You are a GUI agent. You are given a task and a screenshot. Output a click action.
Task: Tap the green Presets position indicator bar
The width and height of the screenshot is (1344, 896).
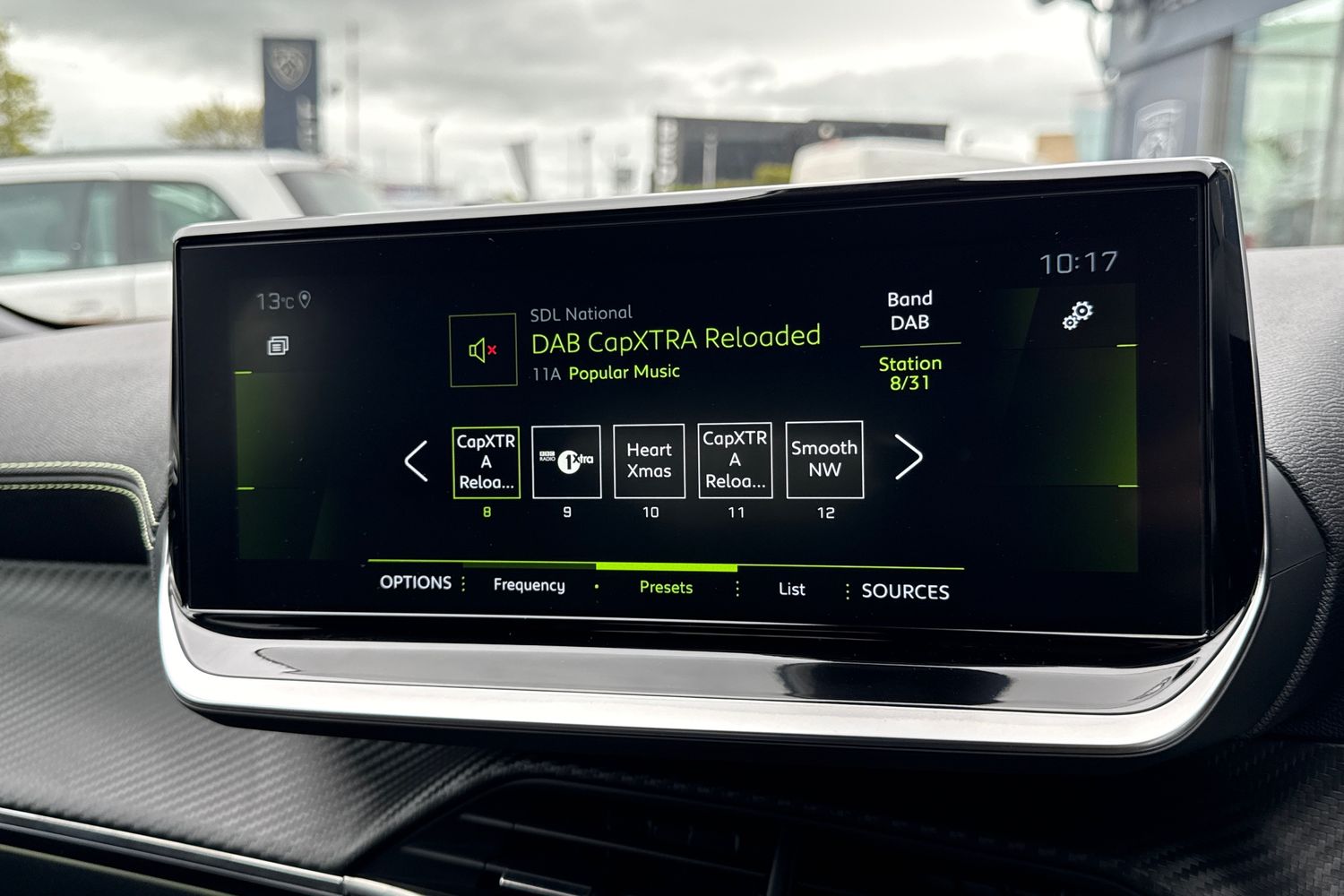[667, 568]
